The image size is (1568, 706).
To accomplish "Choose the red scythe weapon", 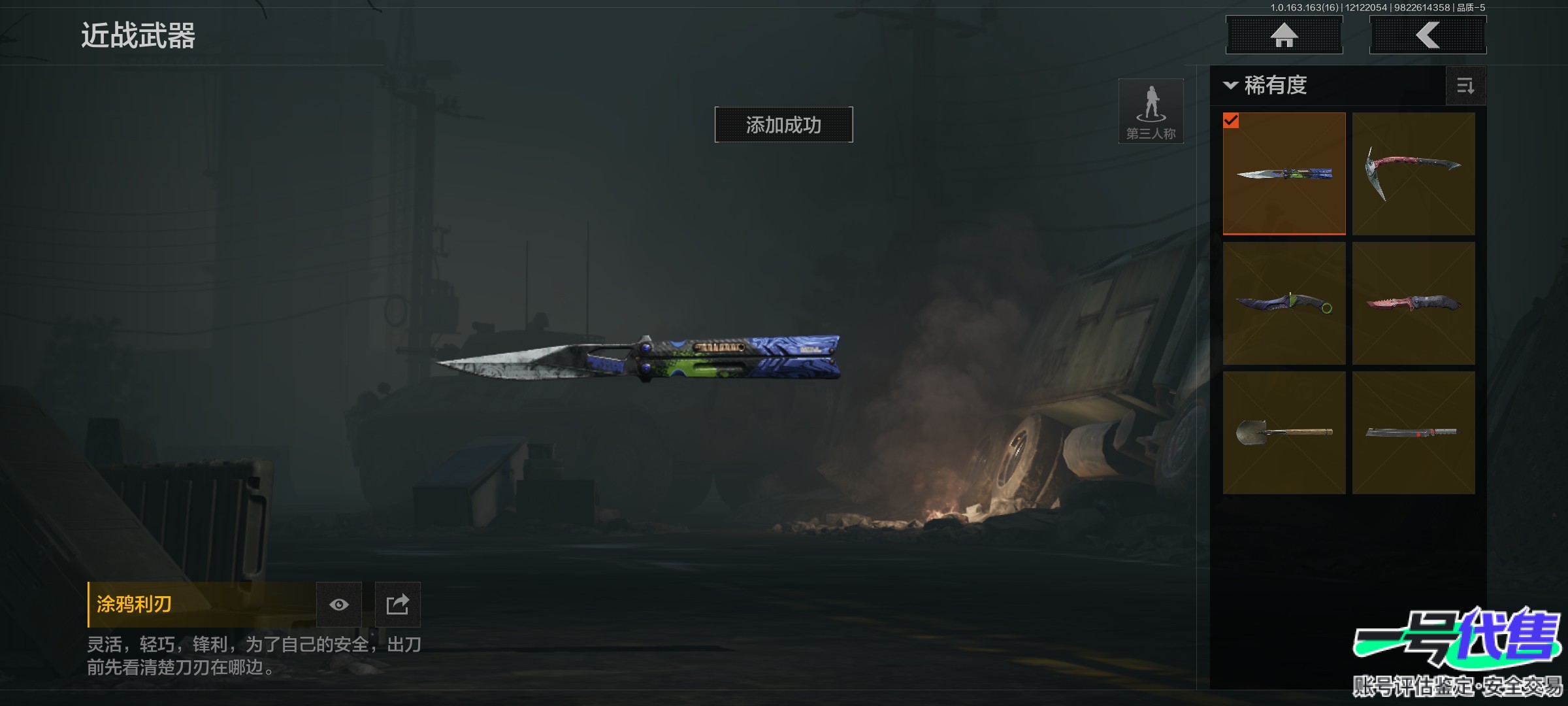I will (1413, 173).
